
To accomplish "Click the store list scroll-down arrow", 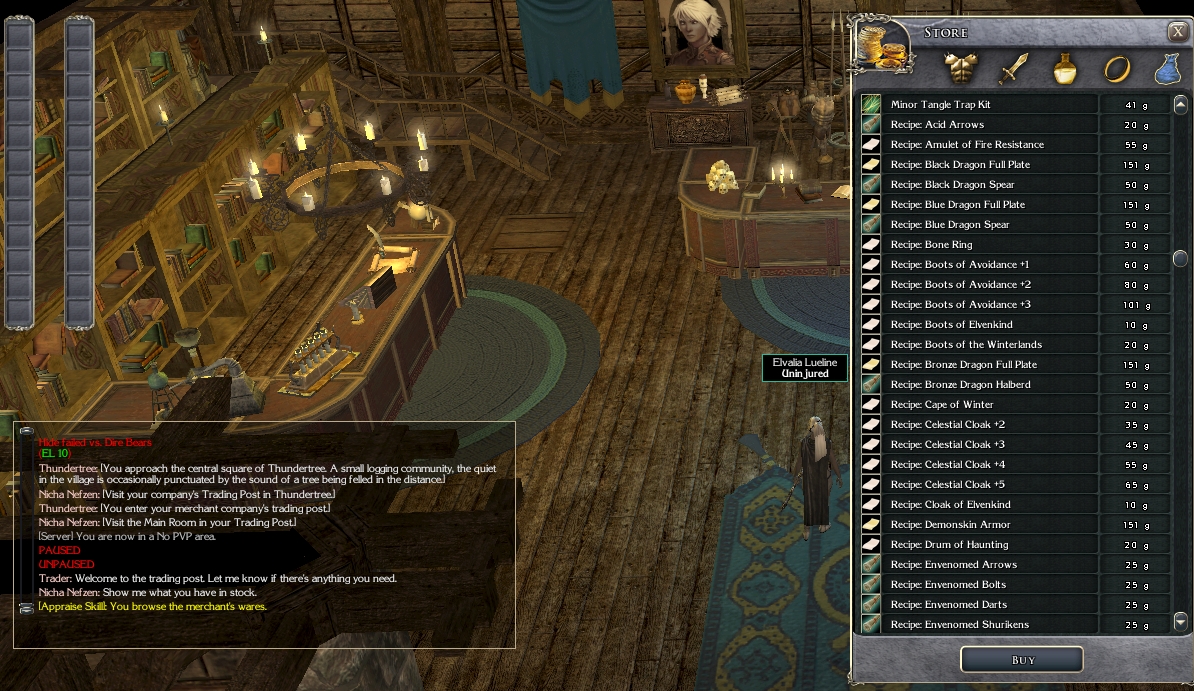I will pos(1181,621).
